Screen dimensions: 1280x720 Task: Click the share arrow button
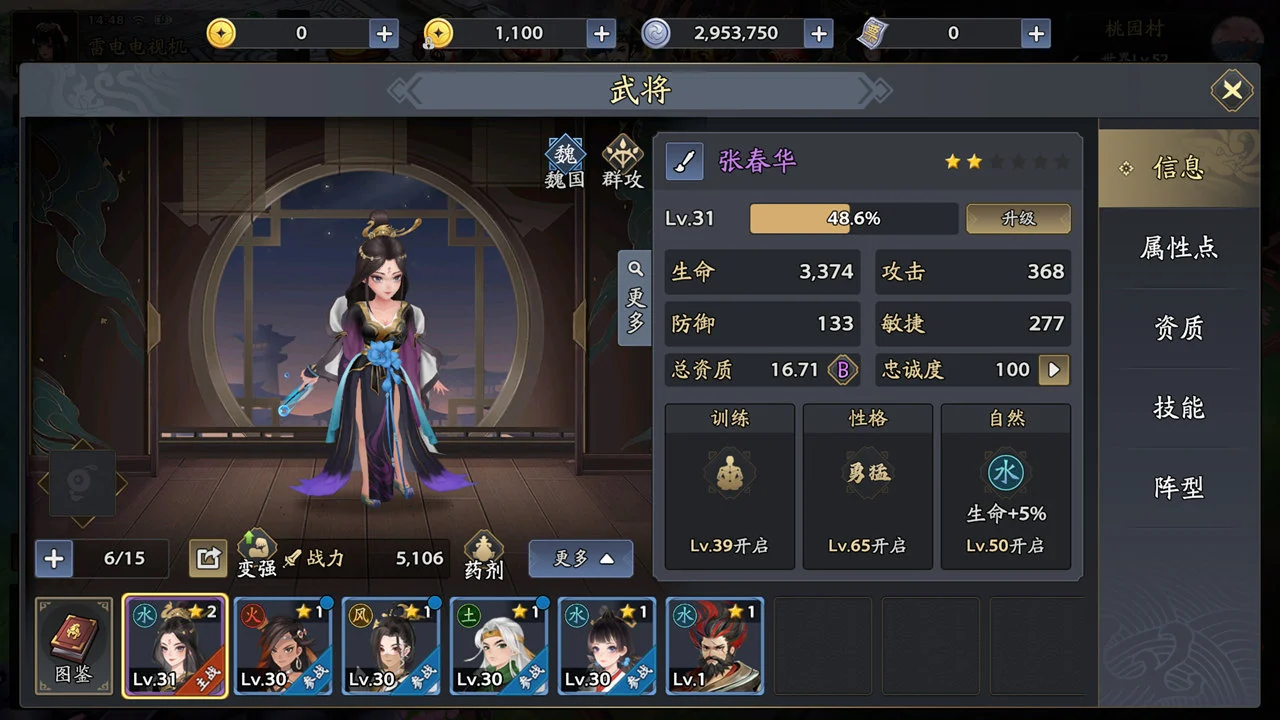coord(208,558)
